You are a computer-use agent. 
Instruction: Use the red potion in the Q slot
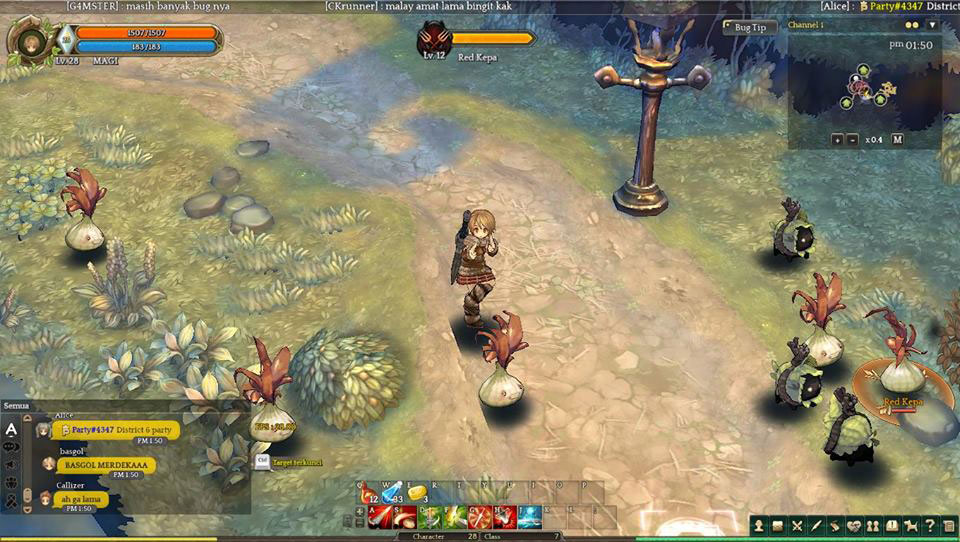(x=367, y=493)
